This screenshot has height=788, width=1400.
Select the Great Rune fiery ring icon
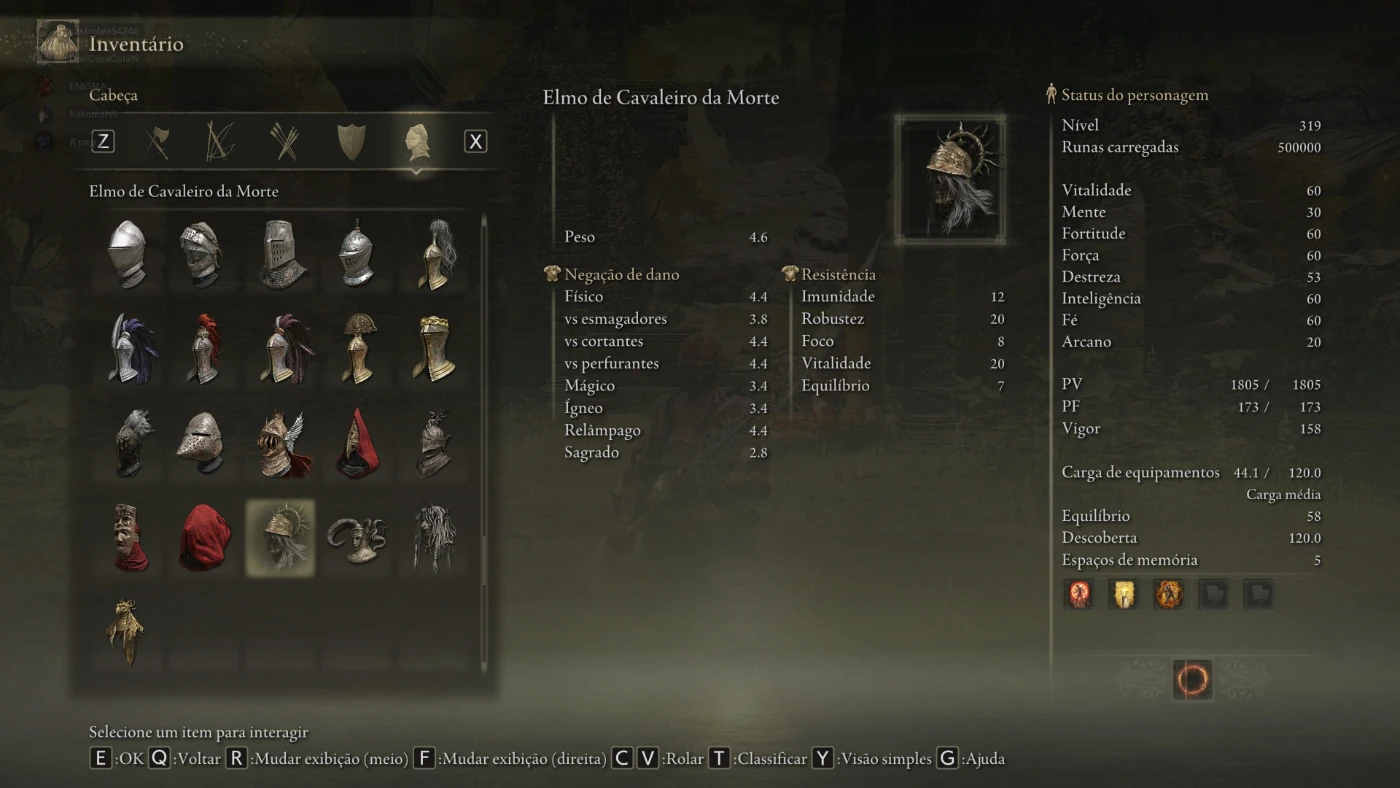[x=1192, y=680]
